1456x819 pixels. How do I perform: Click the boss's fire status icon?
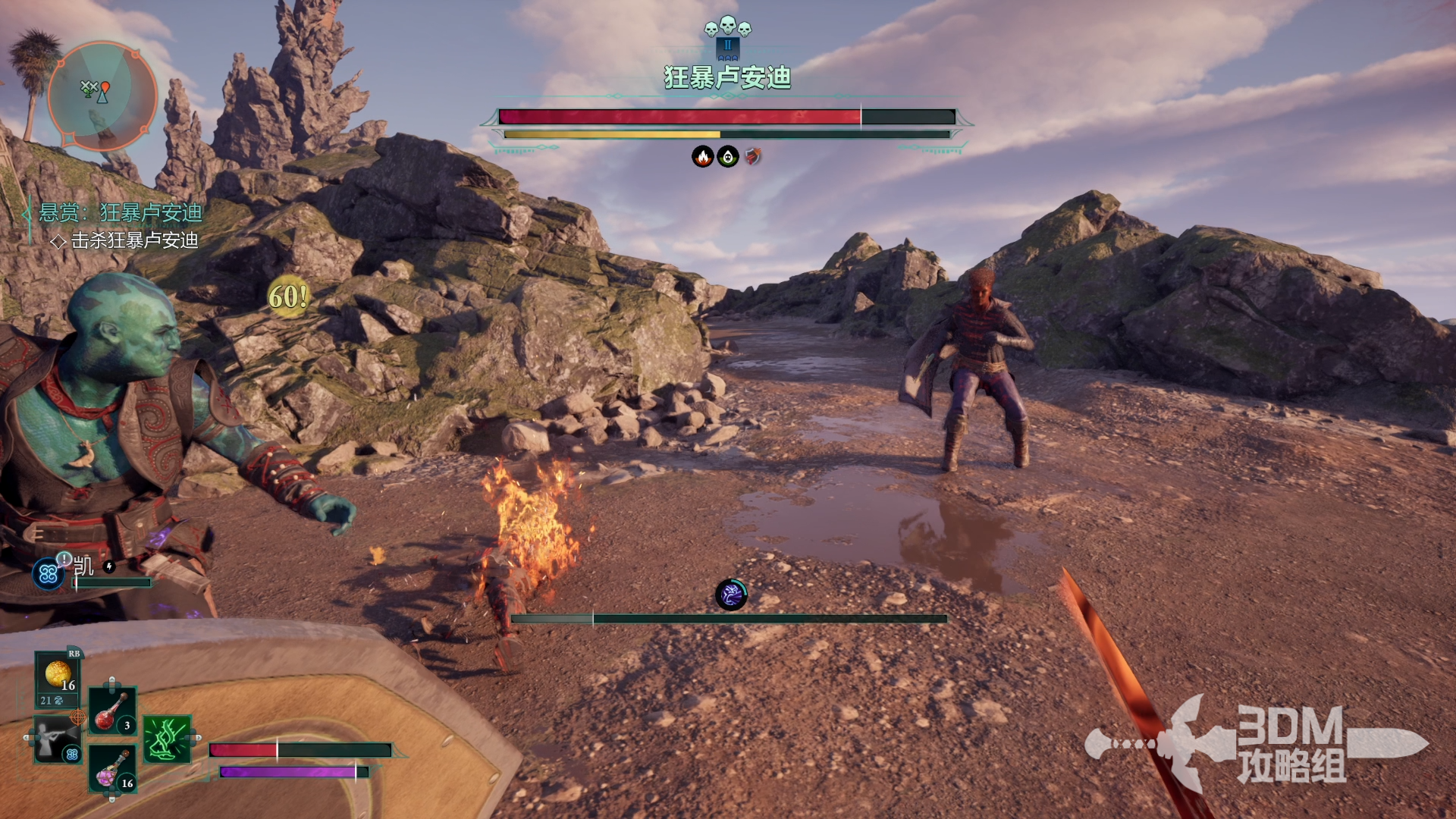pyautogui.click(x=703, y=157)
